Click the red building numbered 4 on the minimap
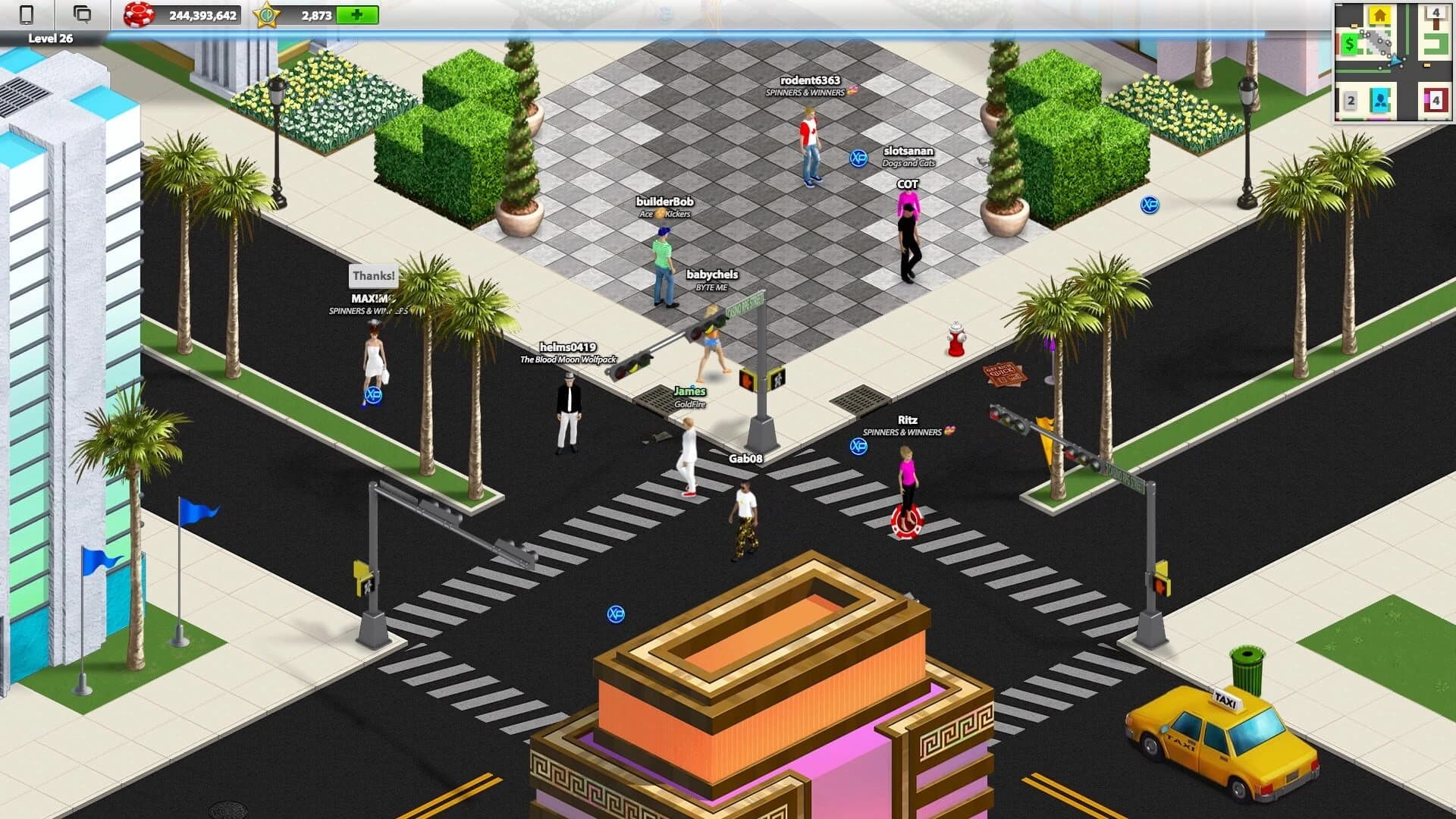This screenshot has width=1456, height=819. pos(1436,99)
